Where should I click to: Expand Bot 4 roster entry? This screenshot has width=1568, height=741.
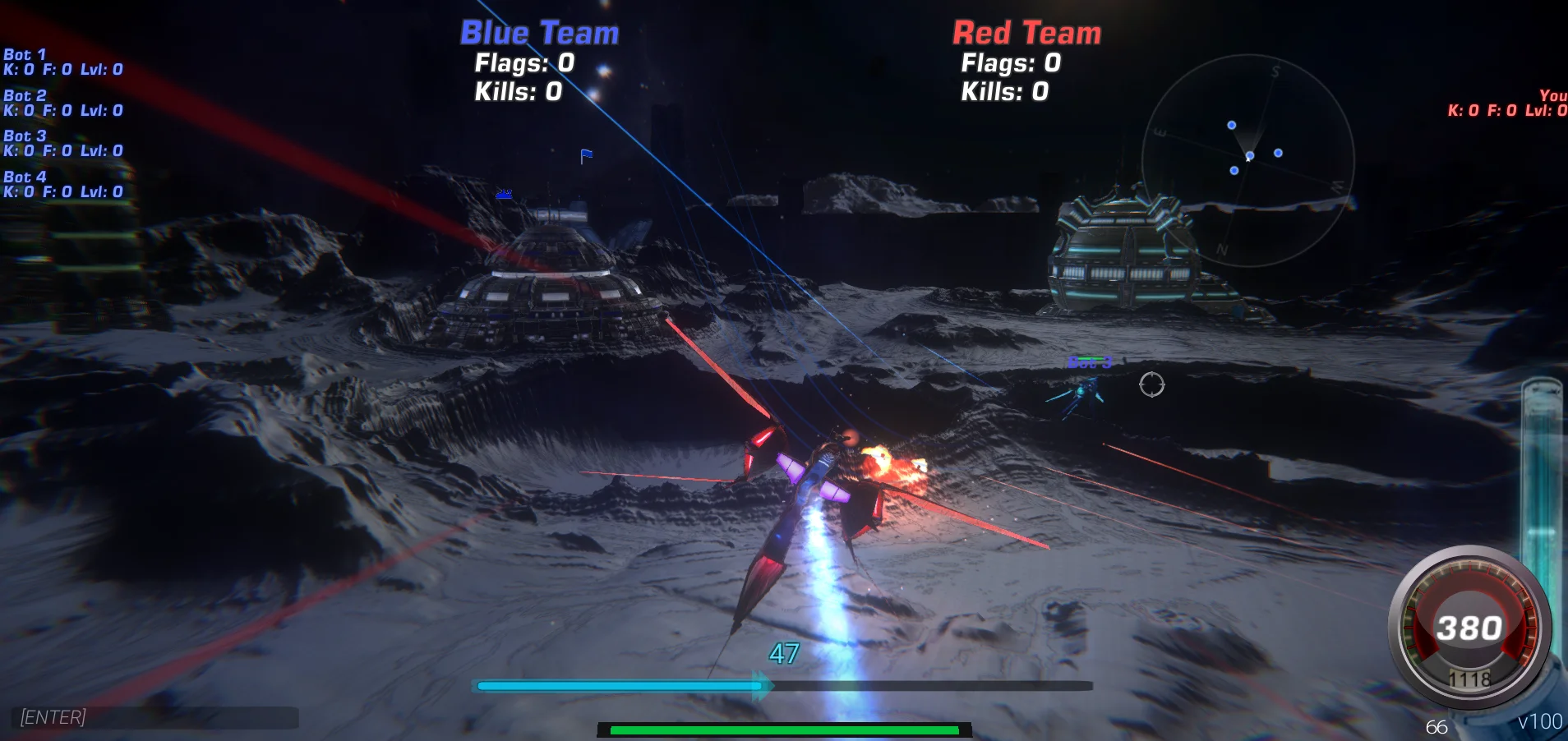[x=62, y=184]
